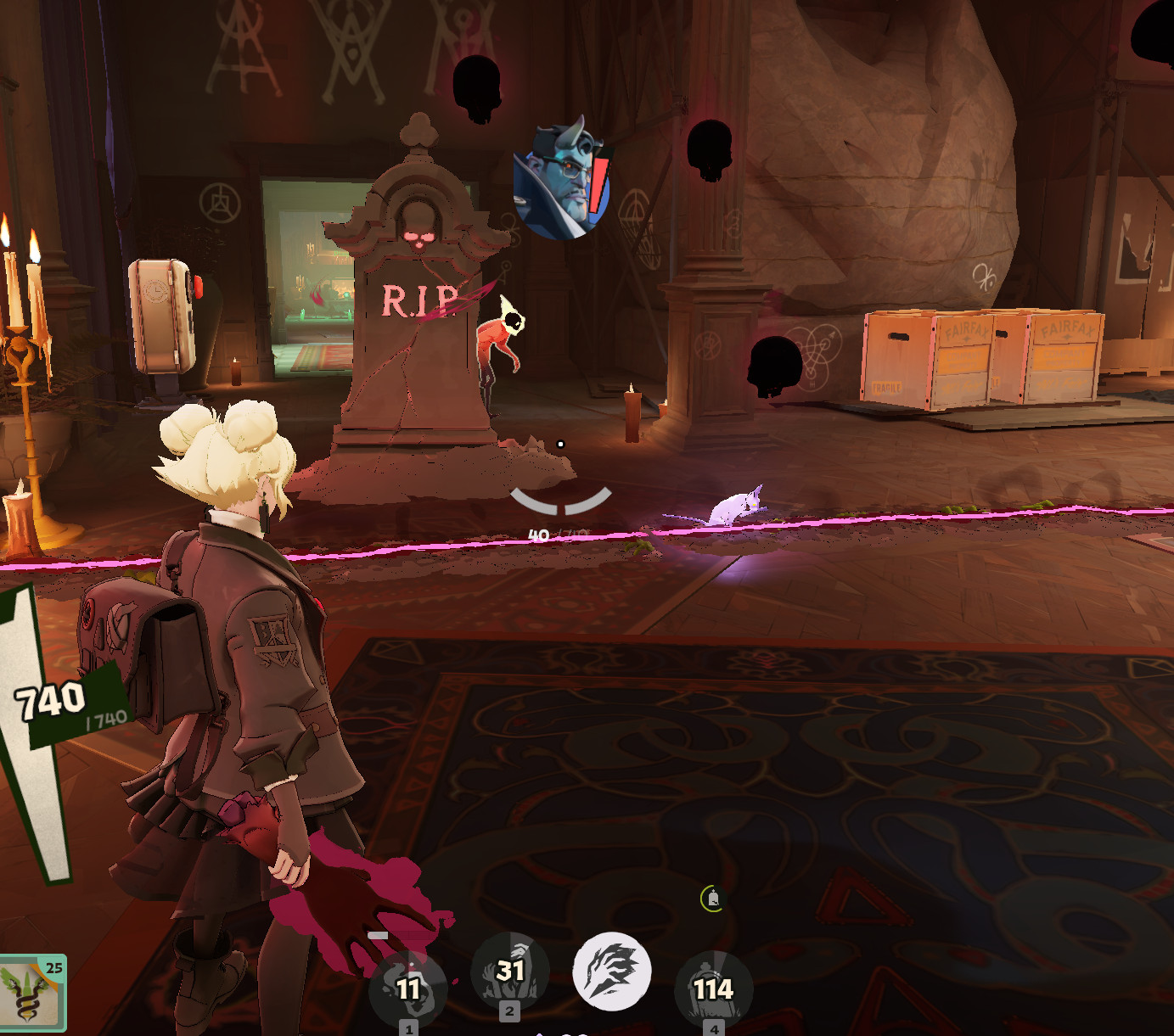
Task: Activate the ready claw ability icon
Action: point(612,972)
